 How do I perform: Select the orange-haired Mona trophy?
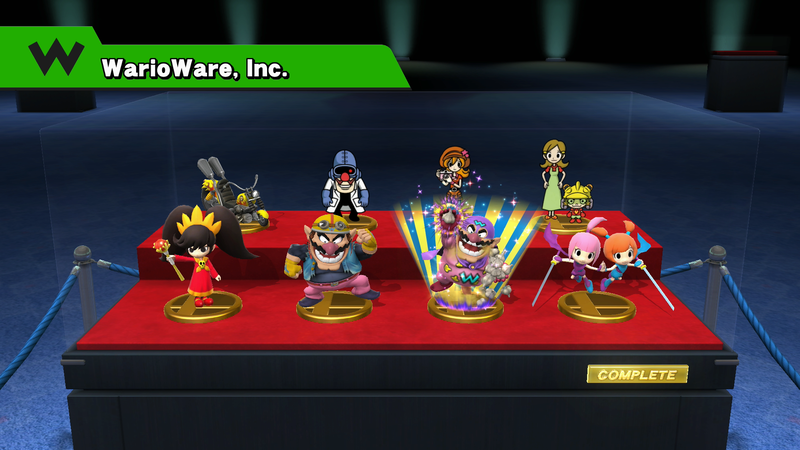(455, 174)
